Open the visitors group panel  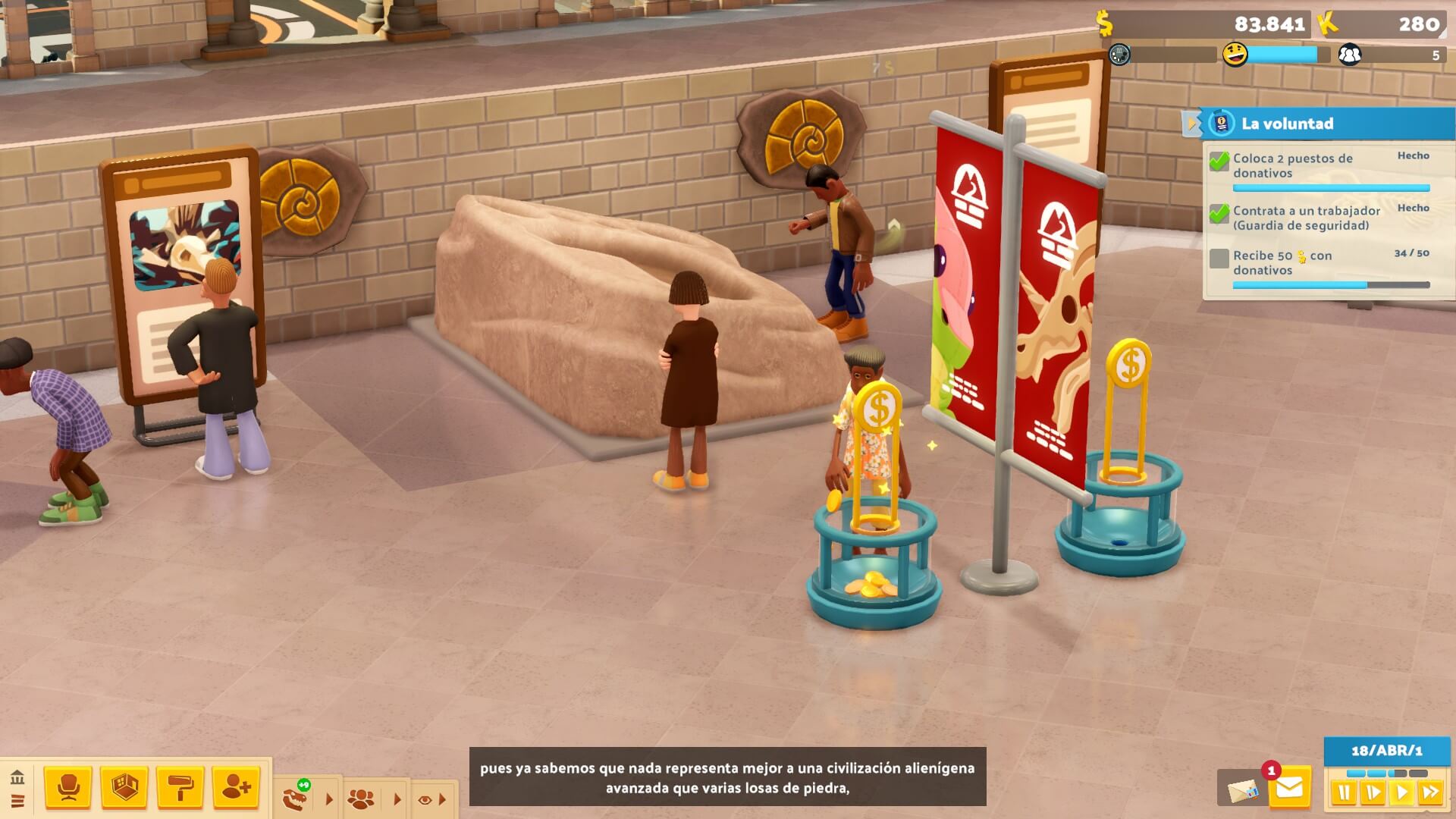point(360,799)
